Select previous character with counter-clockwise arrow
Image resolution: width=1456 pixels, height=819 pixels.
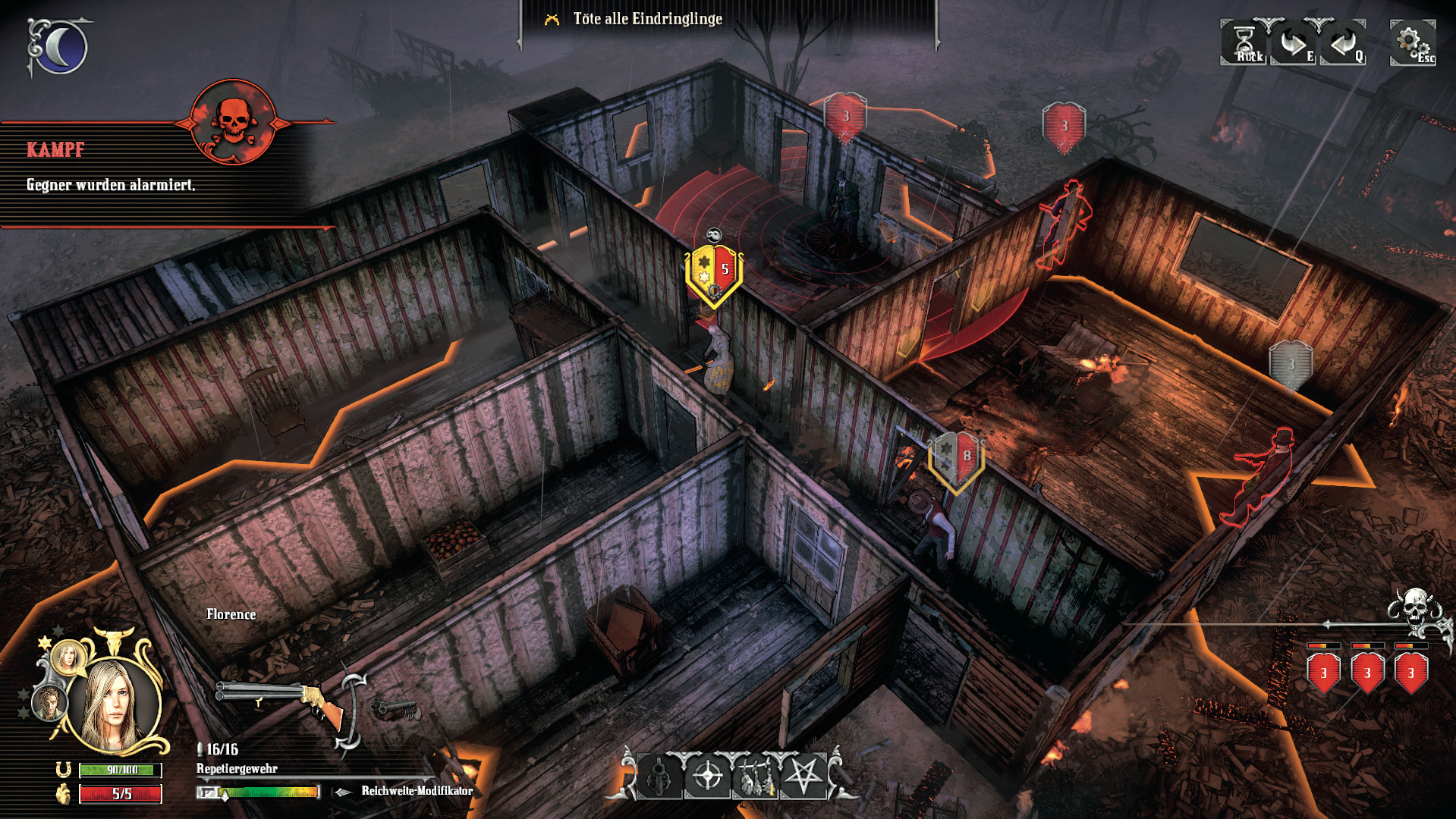click(x=1342, y=43)
